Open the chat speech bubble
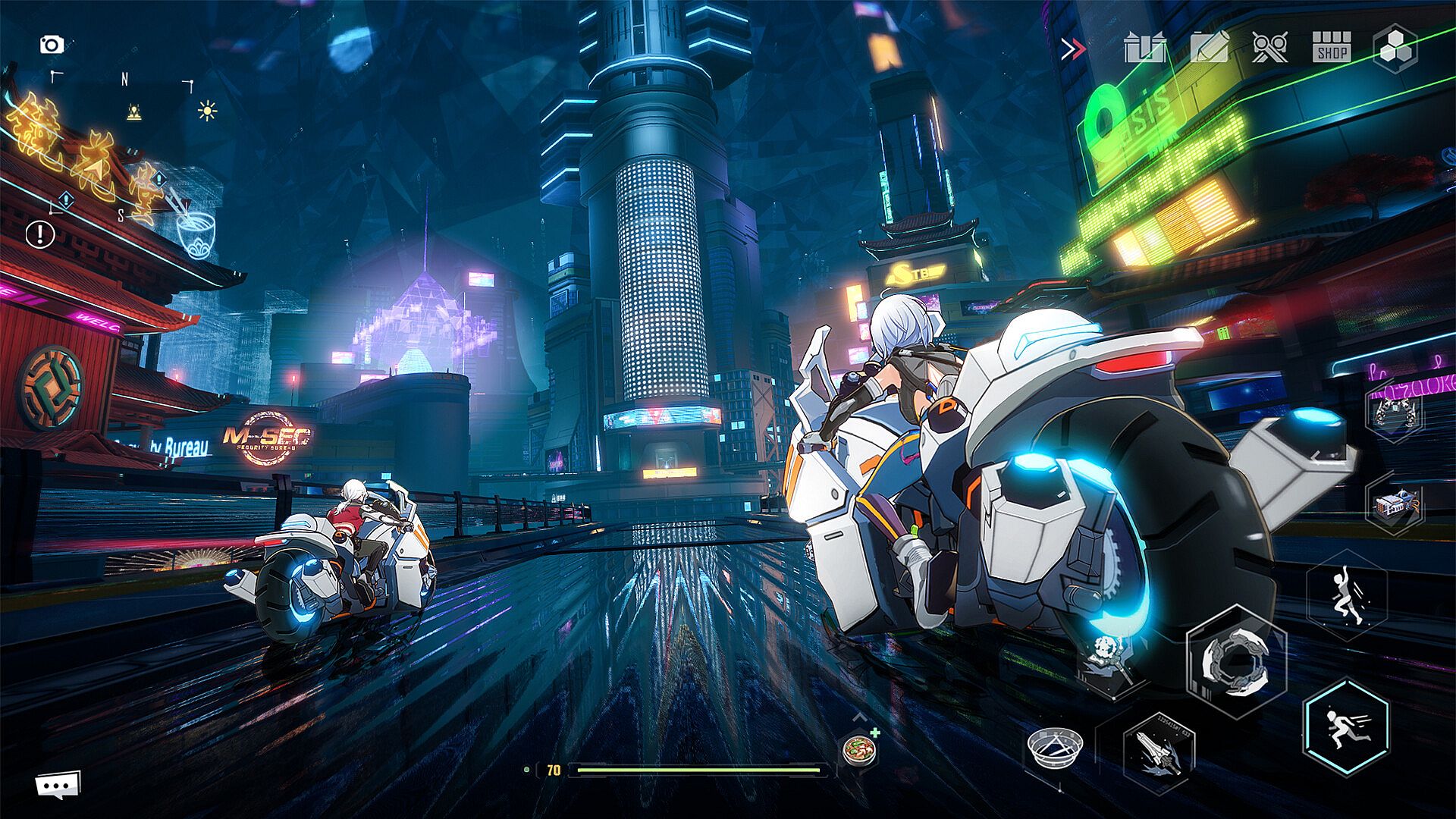 pos(58,786)
